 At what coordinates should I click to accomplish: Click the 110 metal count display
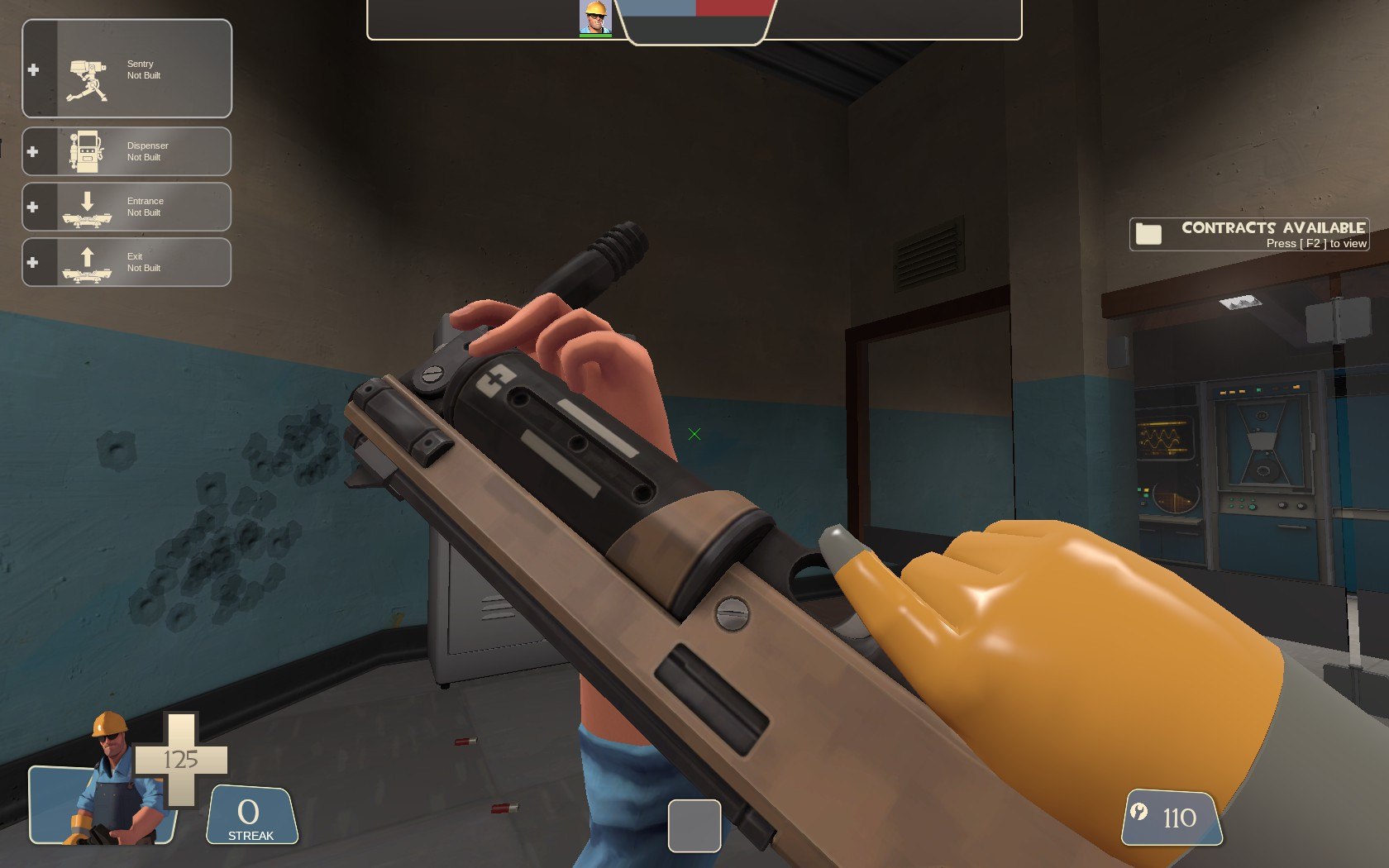pyautogui.click(x=1180, y=818)
